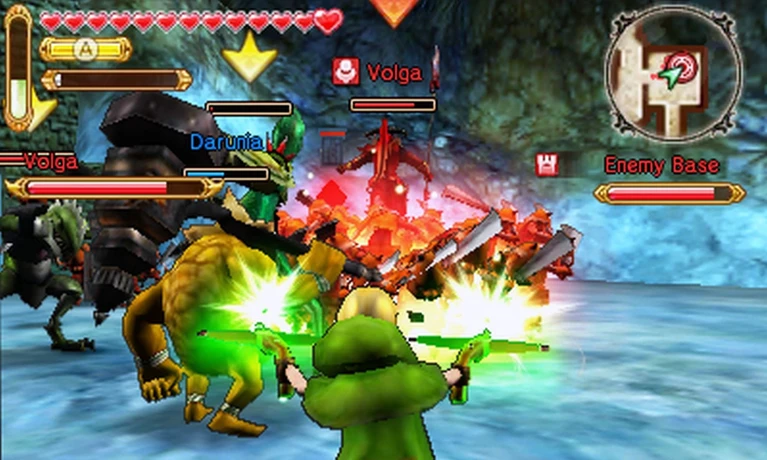
Task: Select the red target marker on the minimap
Action: pos(685,64)
